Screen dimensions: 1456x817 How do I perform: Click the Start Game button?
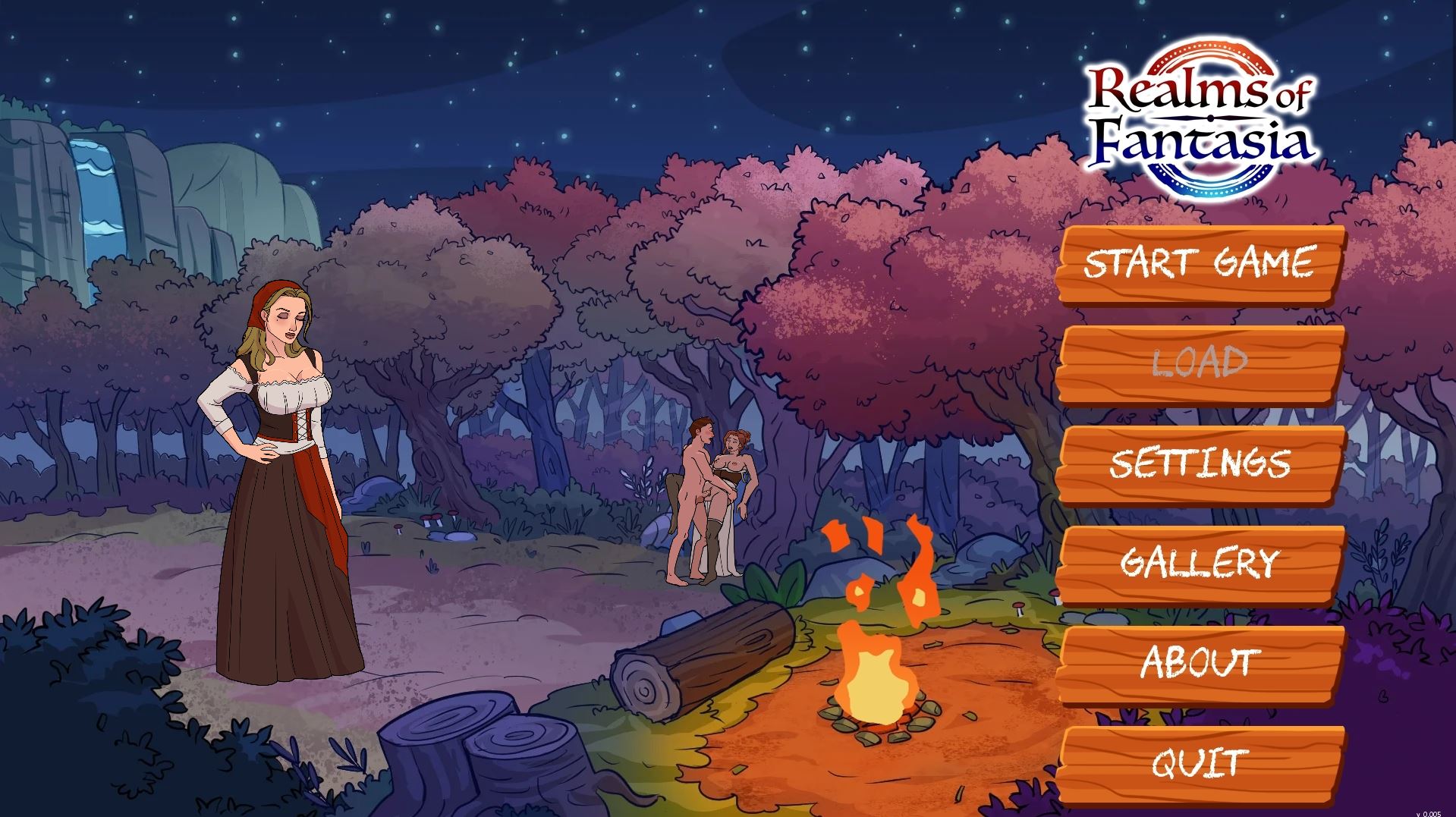(x=1200, y=263)
